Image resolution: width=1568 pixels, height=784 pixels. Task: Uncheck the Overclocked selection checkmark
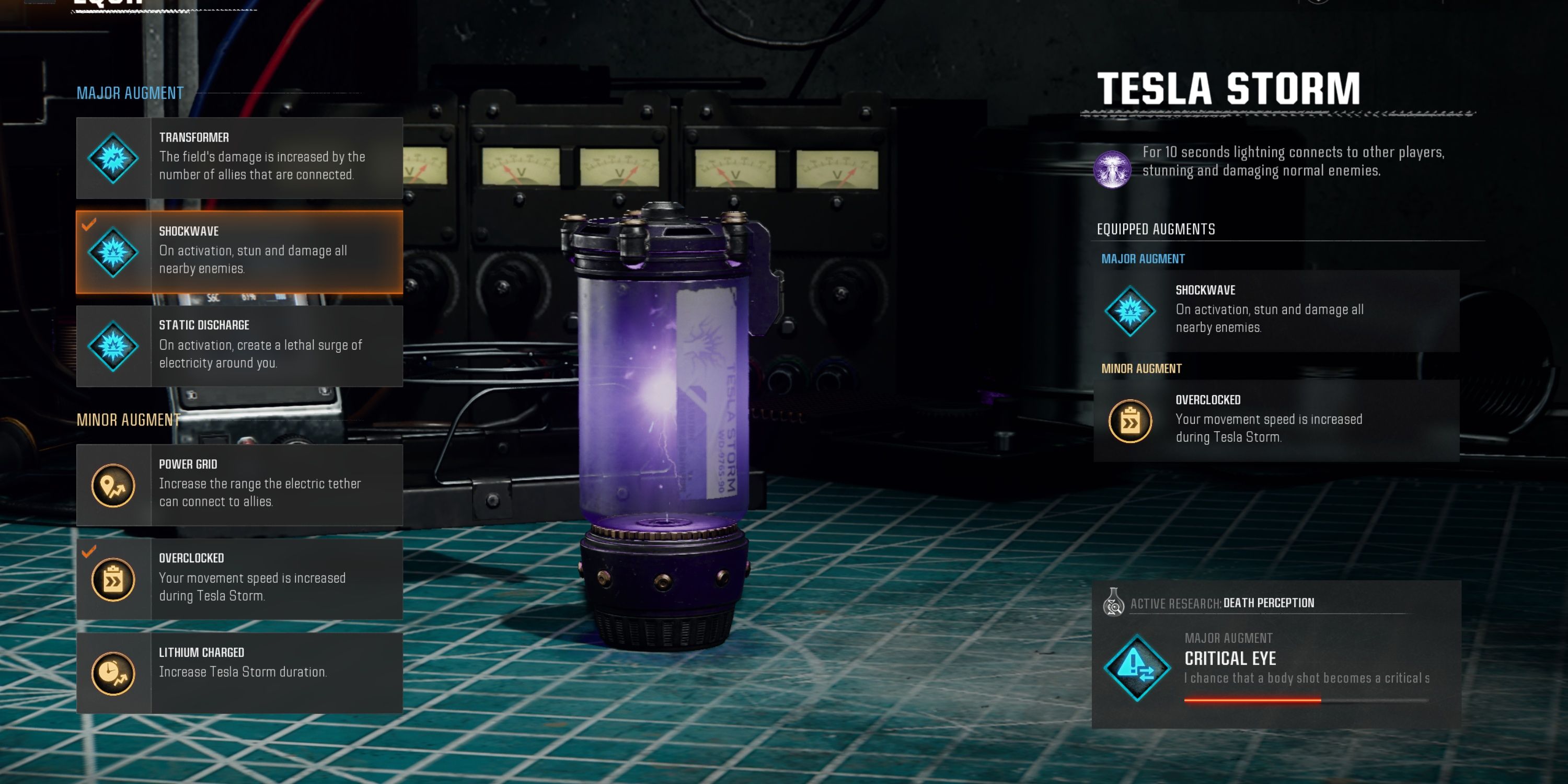[x=89, y=552]
